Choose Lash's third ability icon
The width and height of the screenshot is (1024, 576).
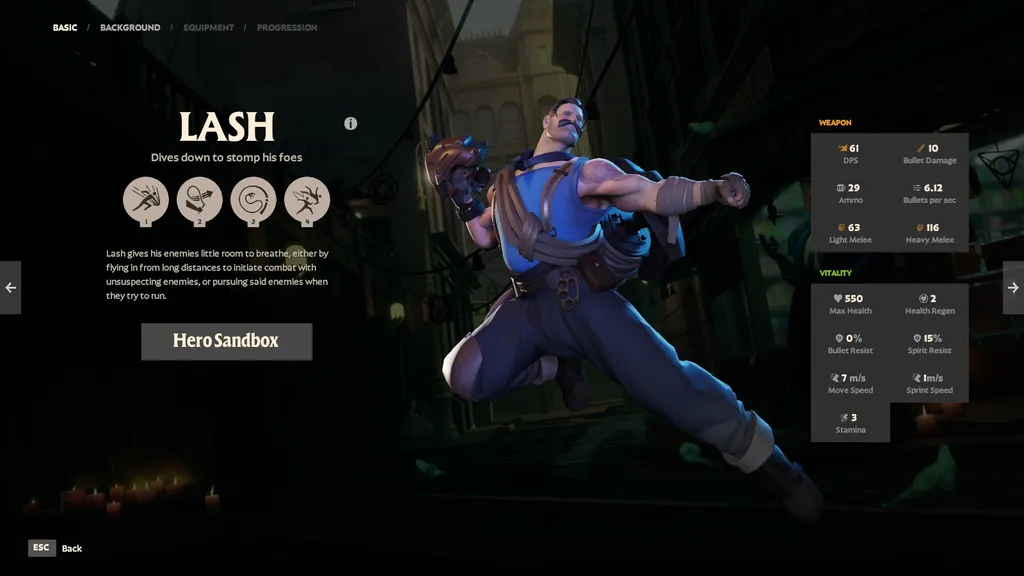tap(253, 199)
